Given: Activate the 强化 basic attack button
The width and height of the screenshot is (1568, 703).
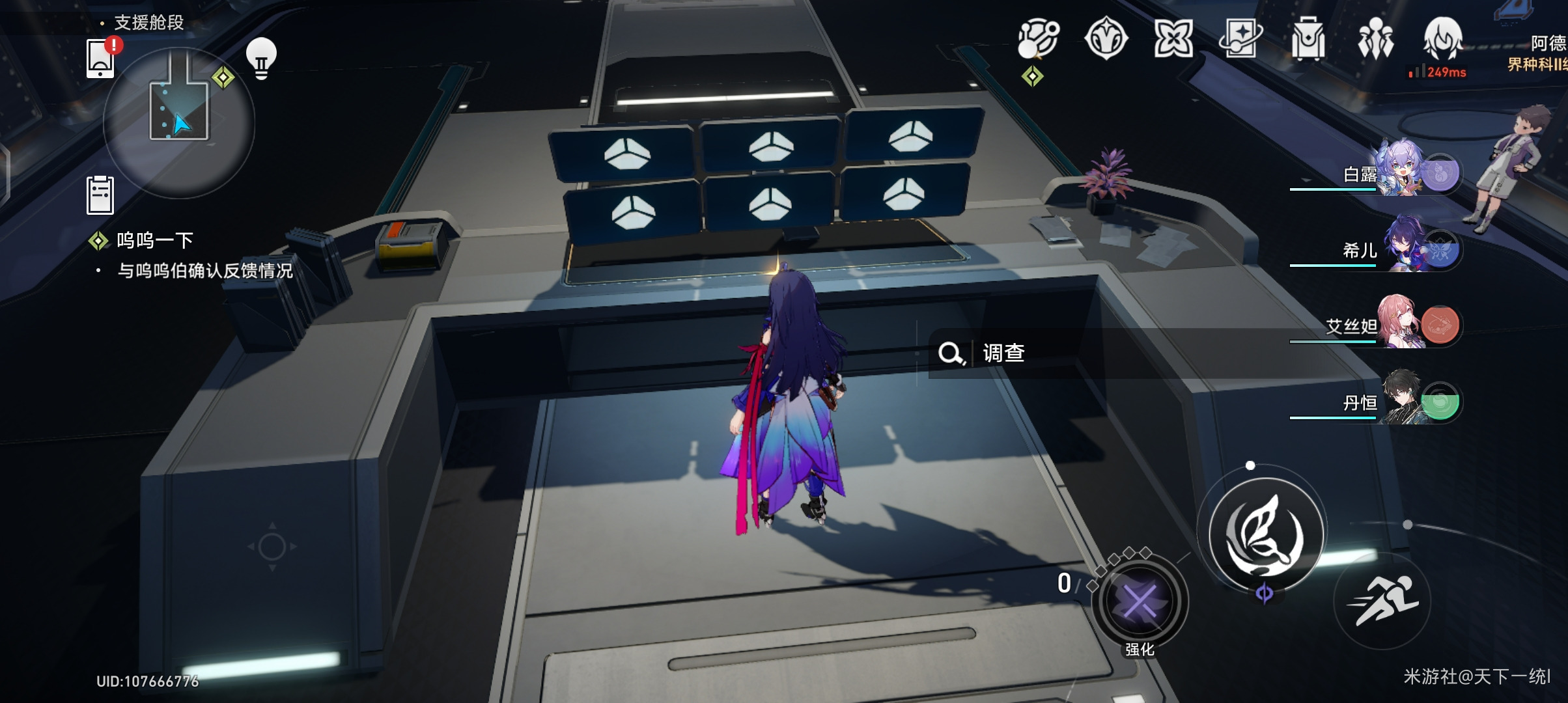Looking at the screenshot, I should [1140, 602].
